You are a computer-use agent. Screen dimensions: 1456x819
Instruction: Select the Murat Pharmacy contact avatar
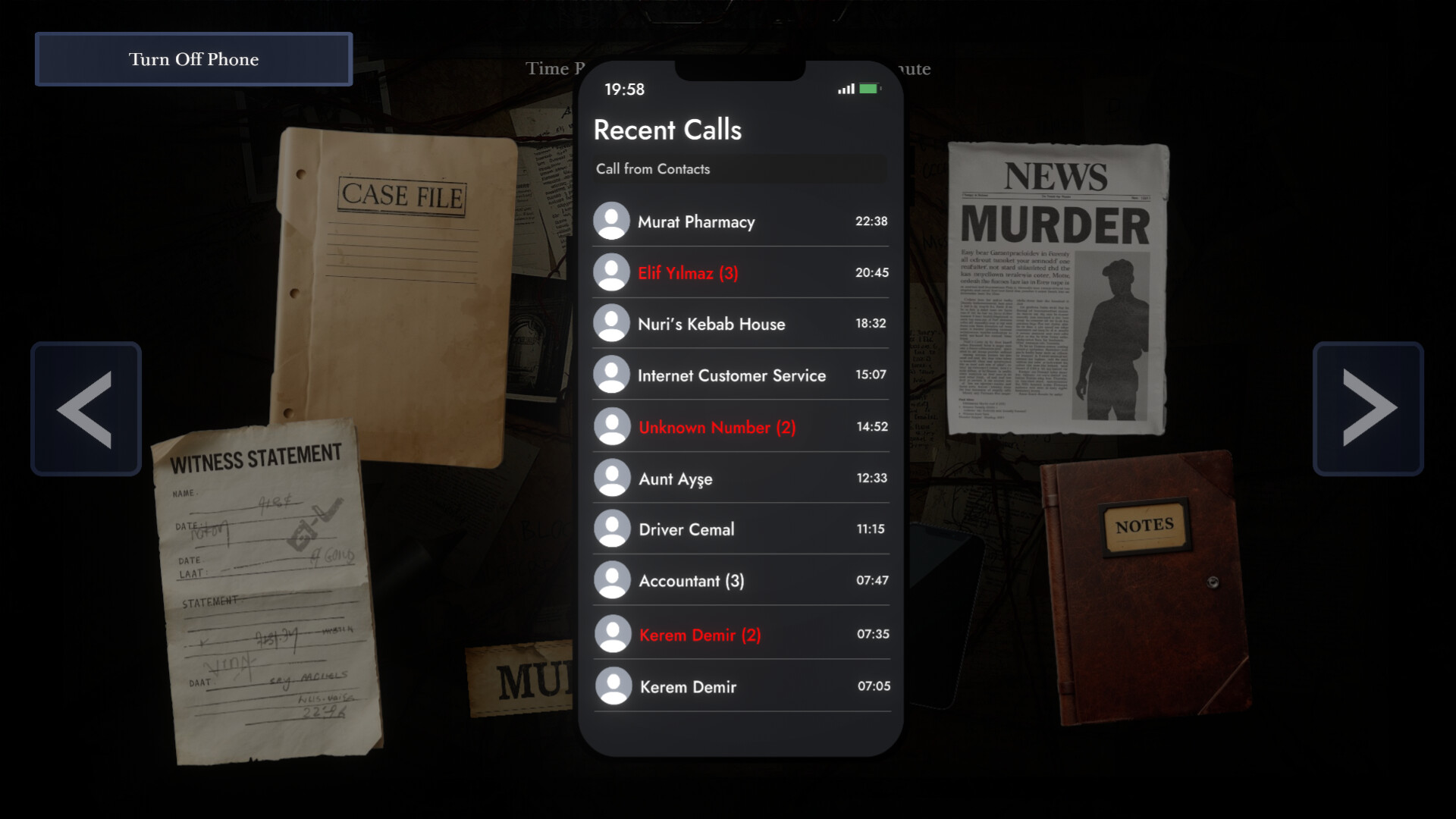[x=613, y=221]
